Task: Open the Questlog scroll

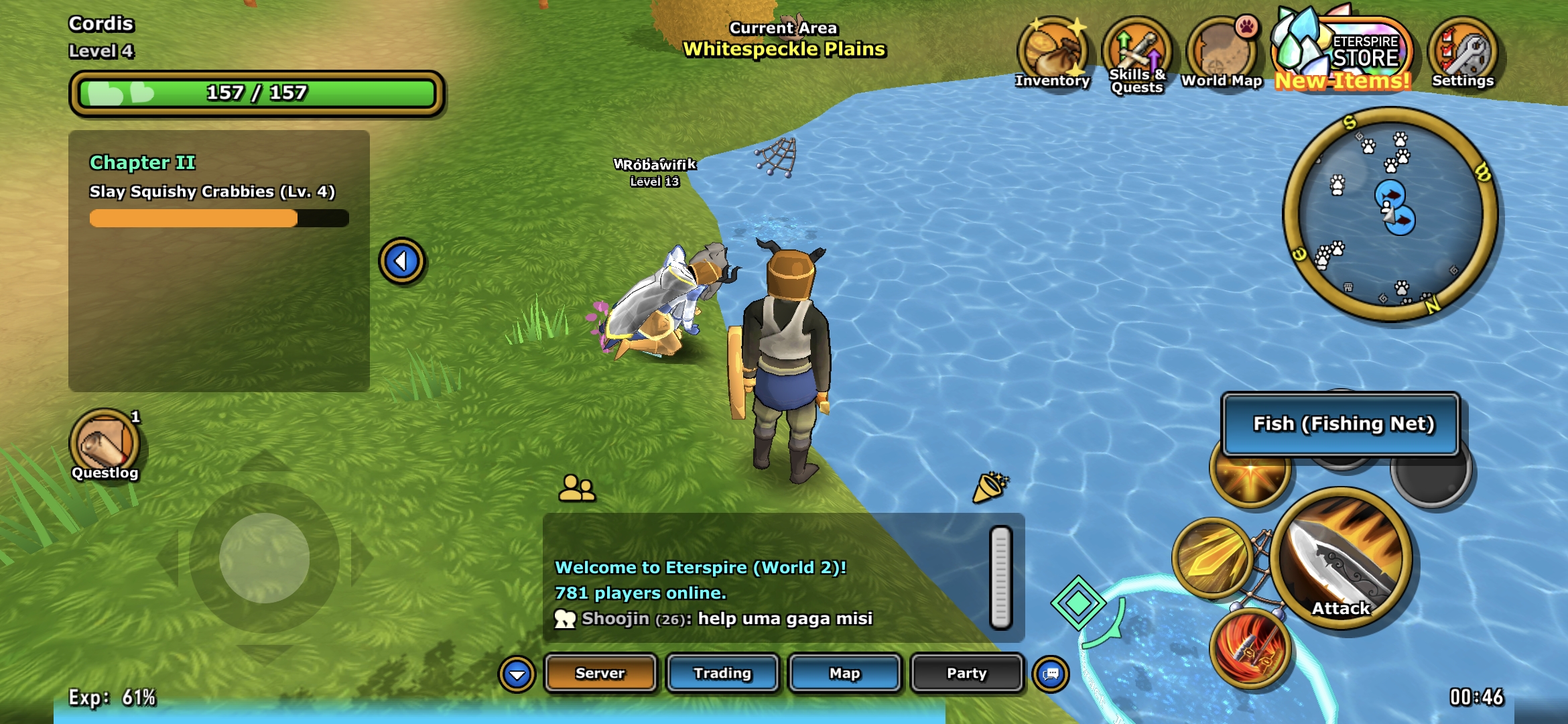Action: click(x=105, y=444)
